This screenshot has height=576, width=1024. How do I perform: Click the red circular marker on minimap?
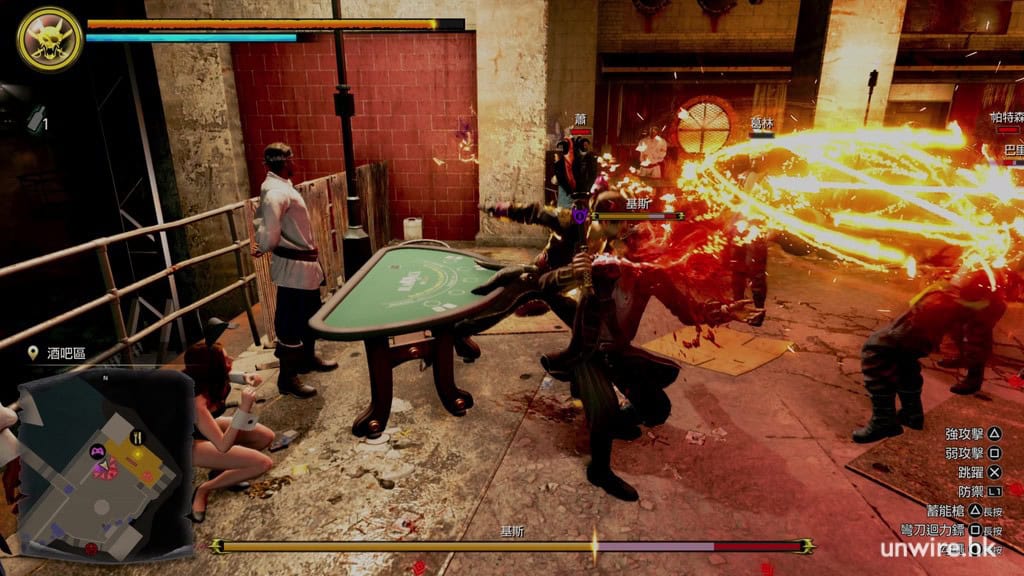click(91, 548)
